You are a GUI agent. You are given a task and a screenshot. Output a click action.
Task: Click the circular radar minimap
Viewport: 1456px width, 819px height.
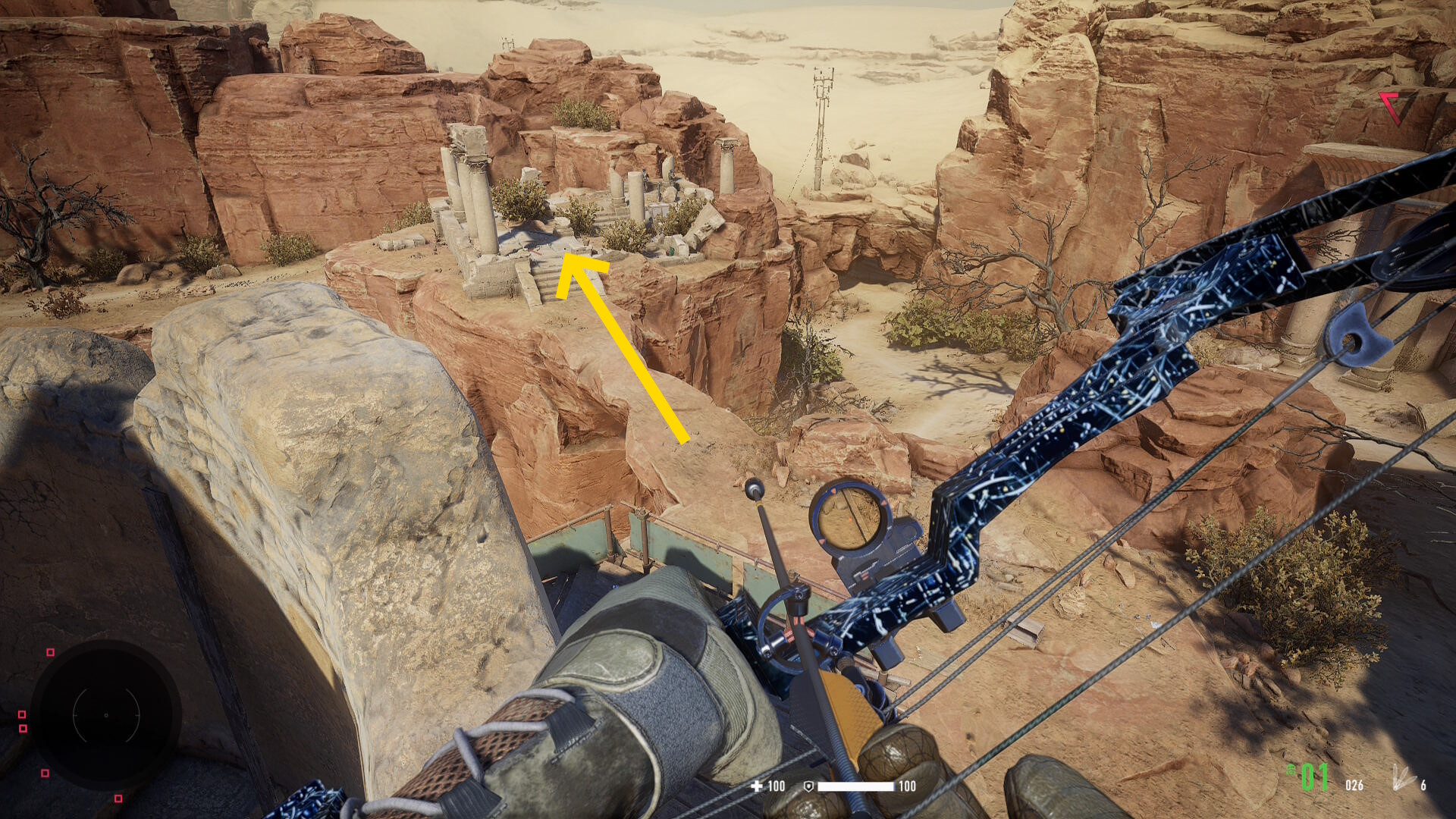tap(106, 714)
